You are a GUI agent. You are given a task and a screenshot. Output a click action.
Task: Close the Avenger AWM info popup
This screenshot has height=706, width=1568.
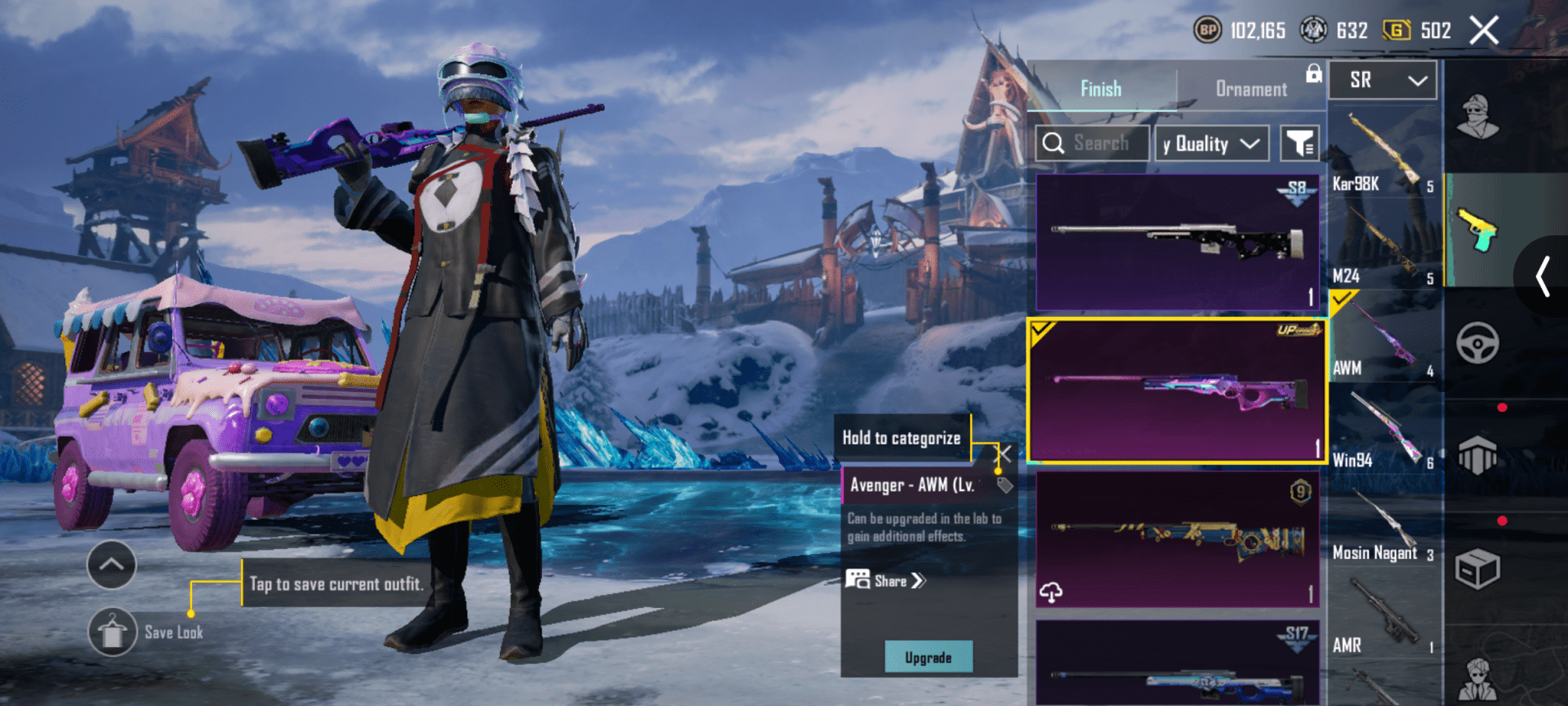tap(1004, 454)
